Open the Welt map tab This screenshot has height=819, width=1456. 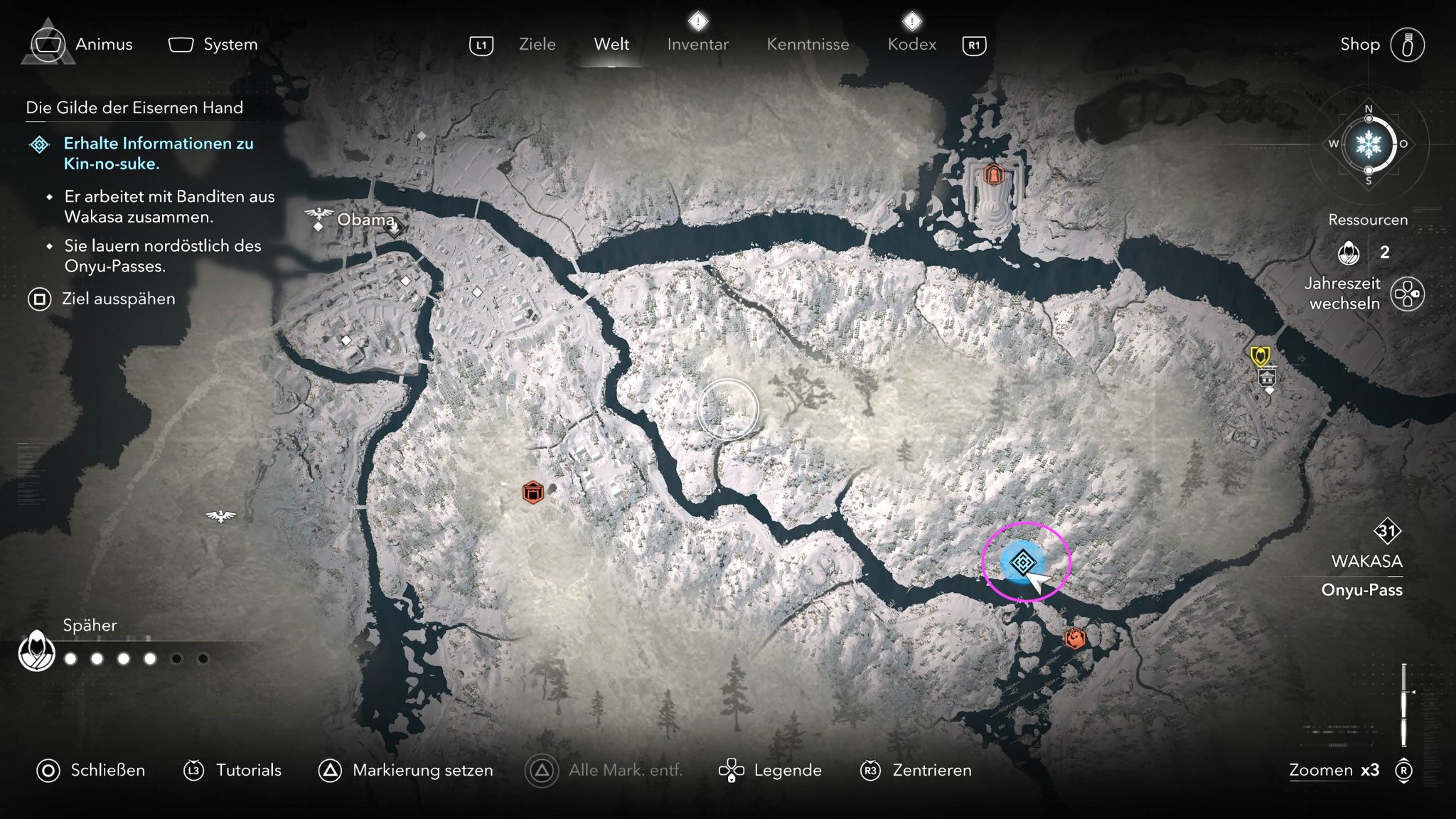coord(611,44)
